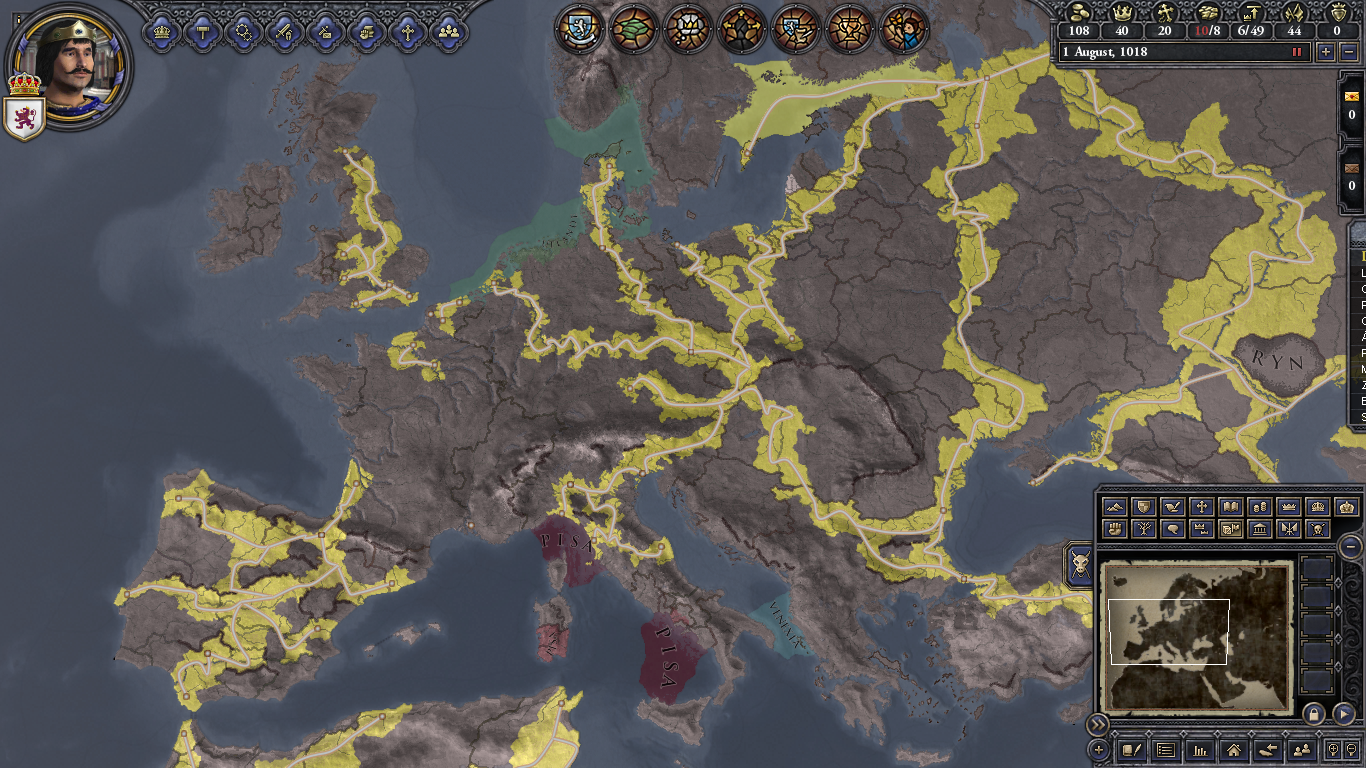Open the Ledger with bar chart button

click(x=1201, y=751)
